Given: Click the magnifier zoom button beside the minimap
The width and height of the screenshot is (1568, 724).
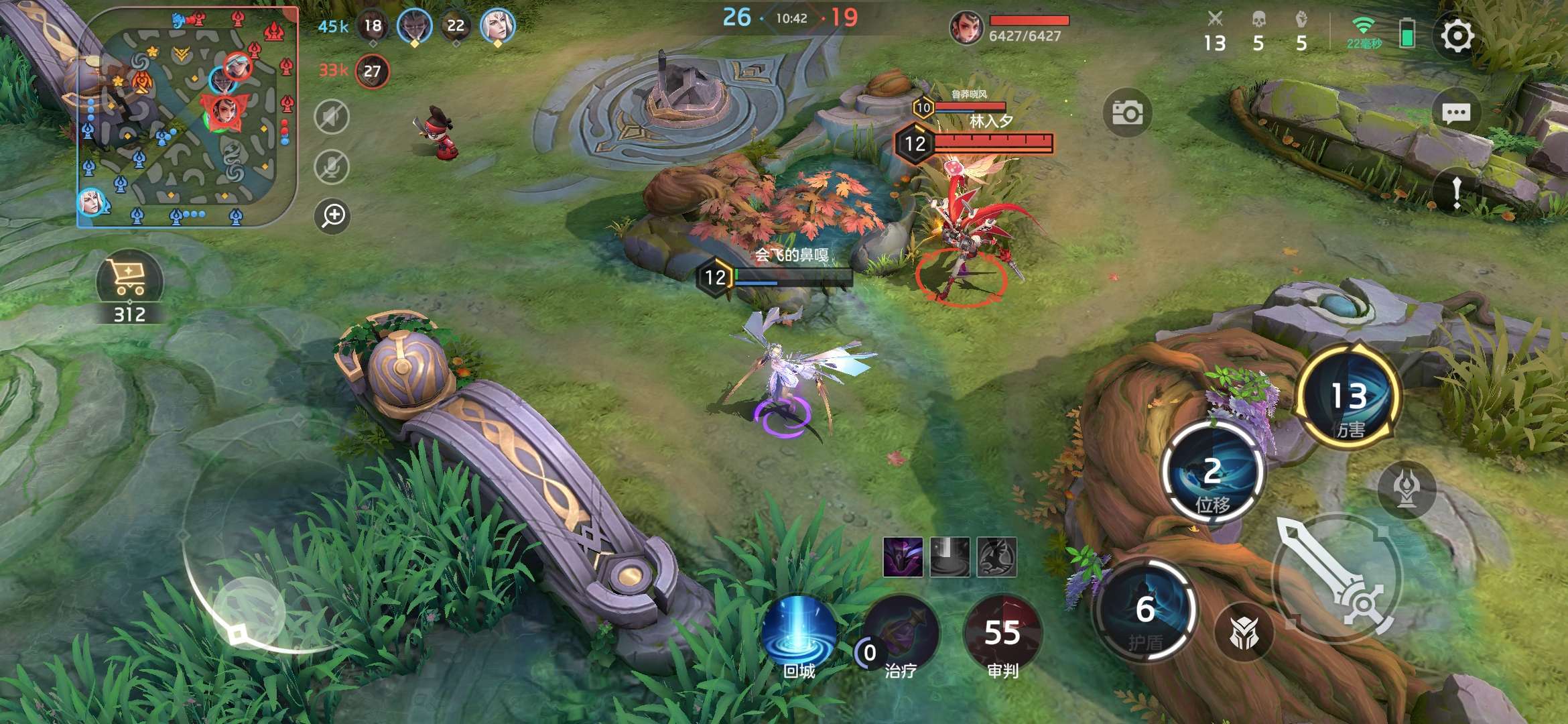Looking at the screenshot, I should coord(332,215).
